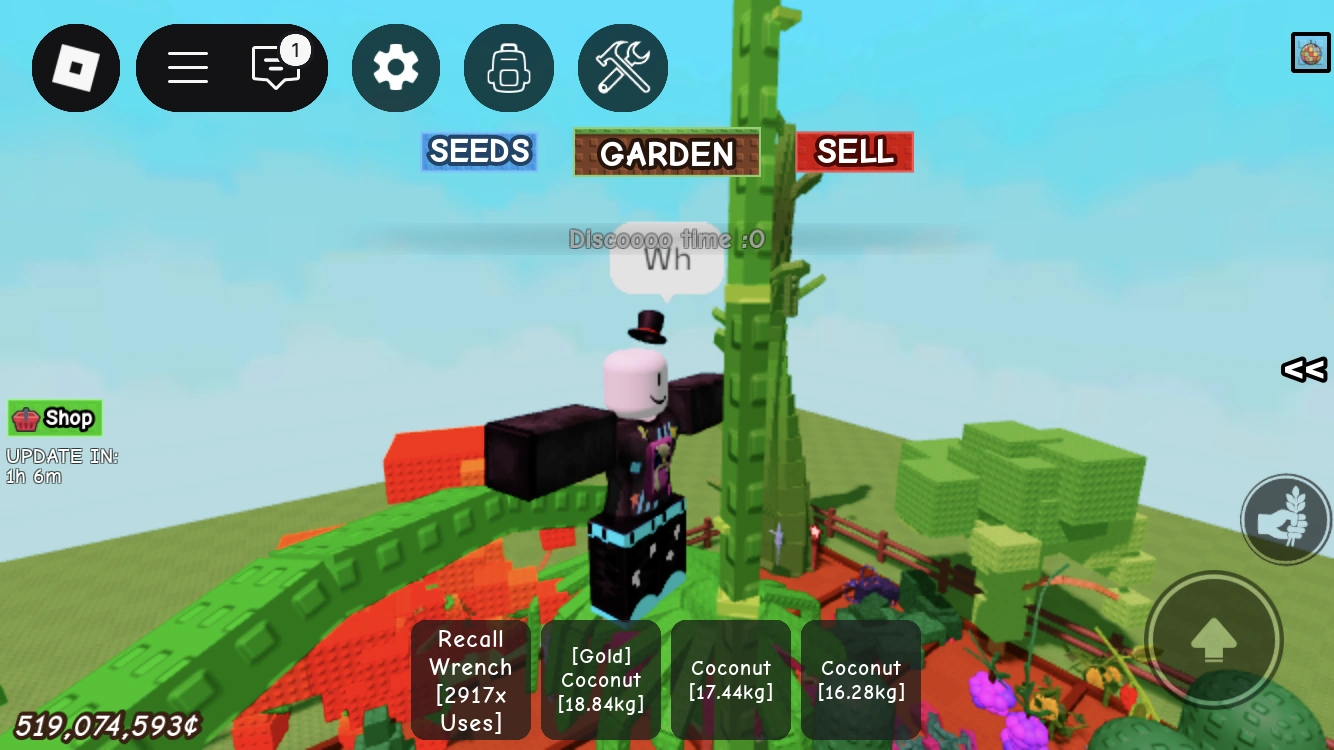
Task: Open the Shop panel
Action: pos(54,418)
